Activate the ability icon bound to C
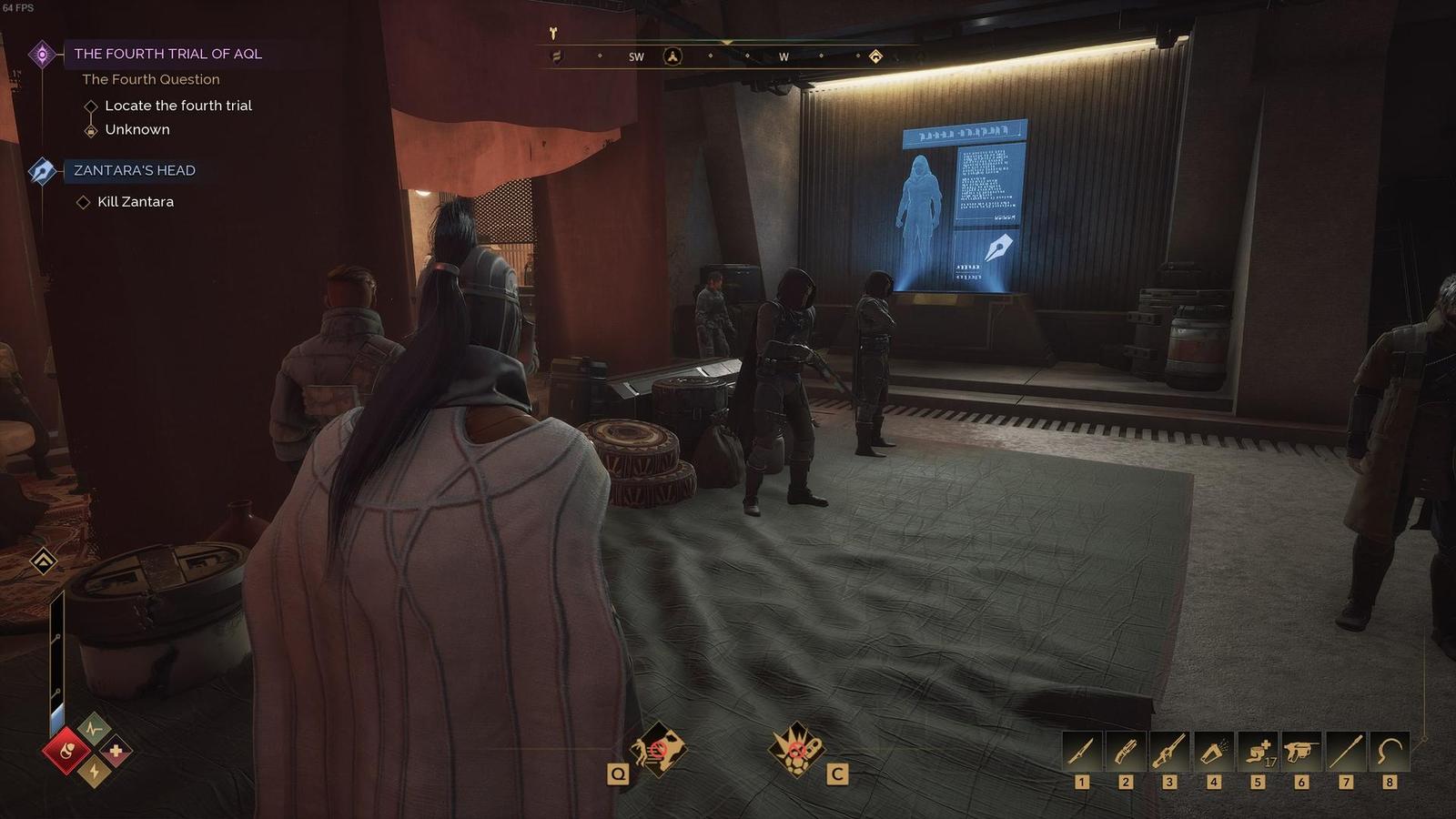 [797, 750]
